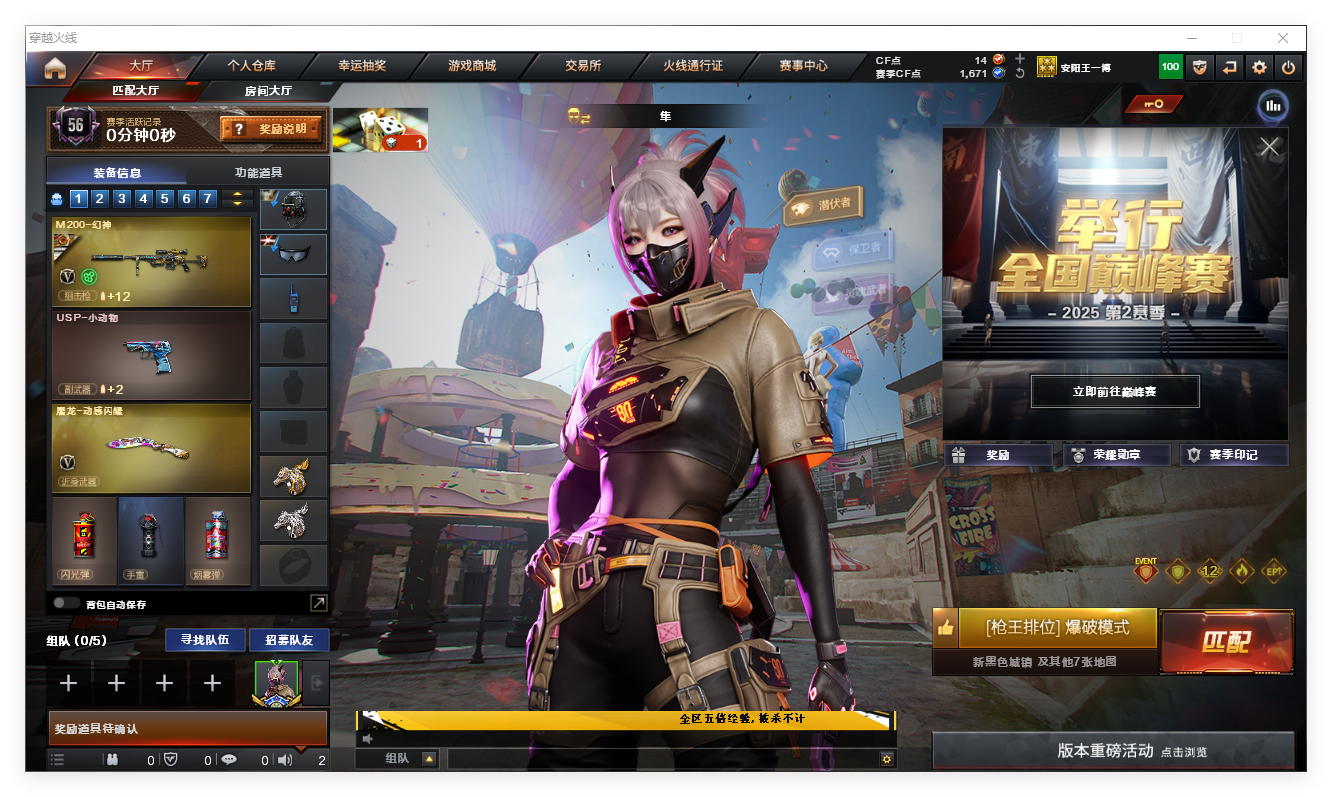Image resolution: width=1332 pixels, height=797 pixels.
Task: Open the 荣耀勋章 section
Action: (1116, 455)
